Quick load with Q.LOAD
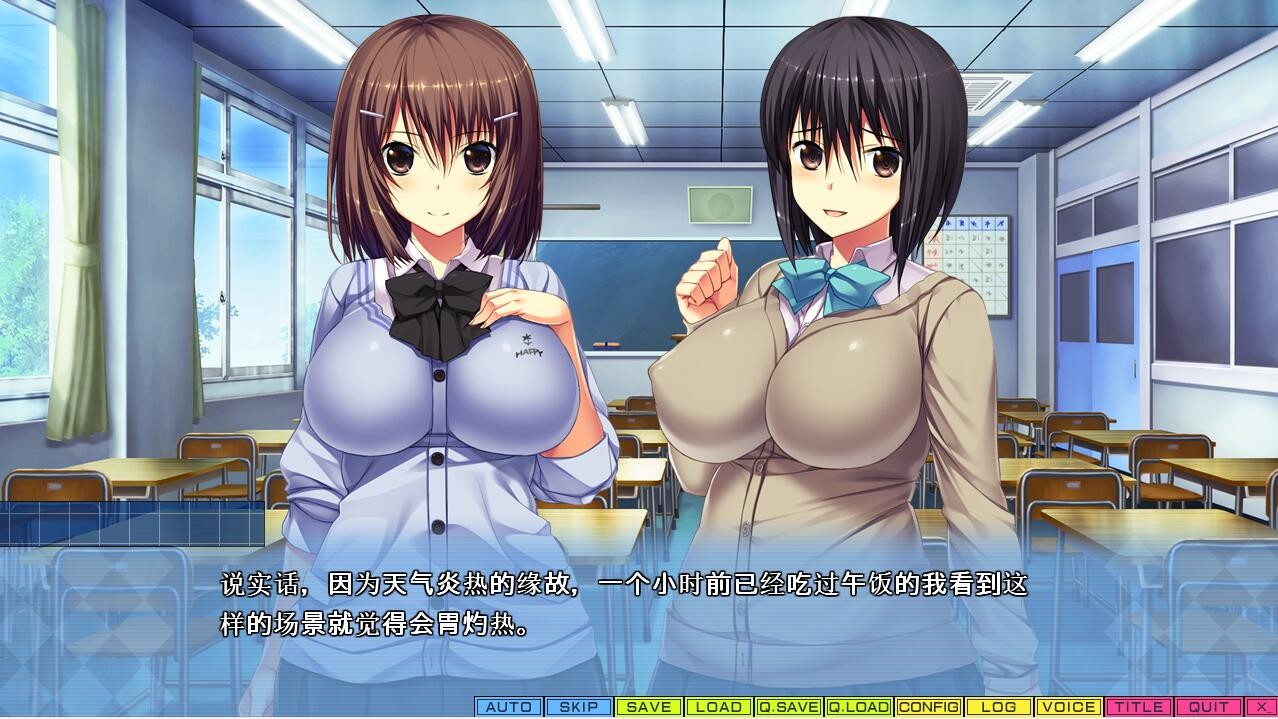The height and width of the screenshot is (719, 1278). (859, 707)
